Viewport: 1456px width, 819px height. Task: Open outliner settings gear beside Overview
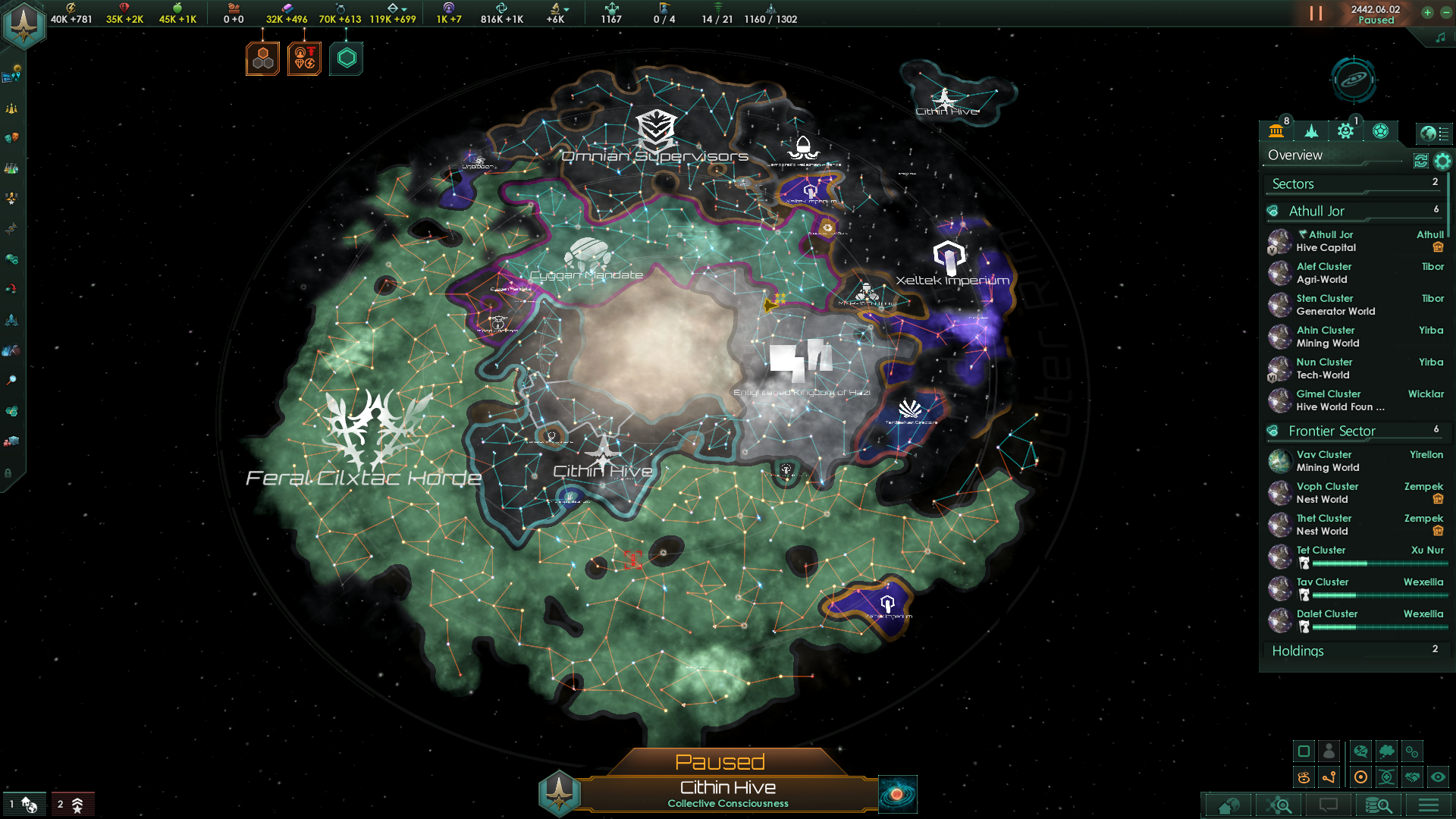coord(1442,161)
